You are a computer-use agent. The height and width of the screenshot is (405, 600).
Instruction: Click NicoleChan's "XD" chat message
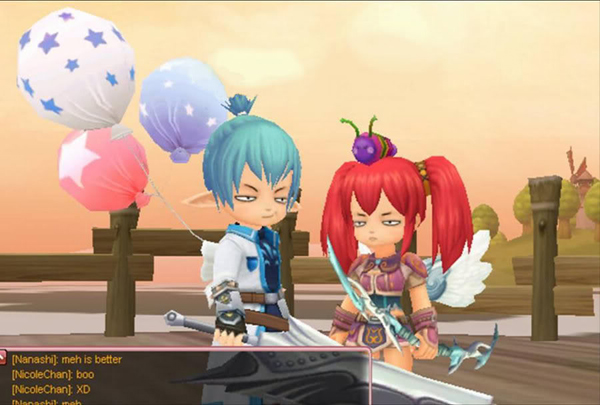pos(51,389)
